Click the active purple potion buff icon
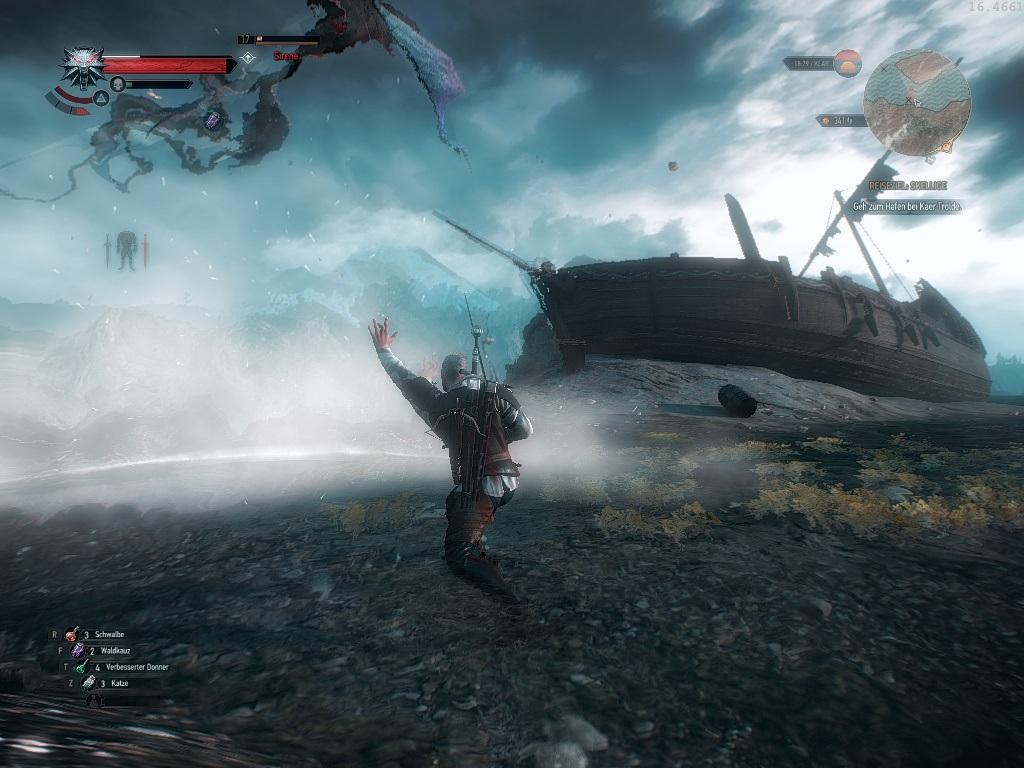The width and height of the screenshot is (1024, 768). [x=212, y=120]
